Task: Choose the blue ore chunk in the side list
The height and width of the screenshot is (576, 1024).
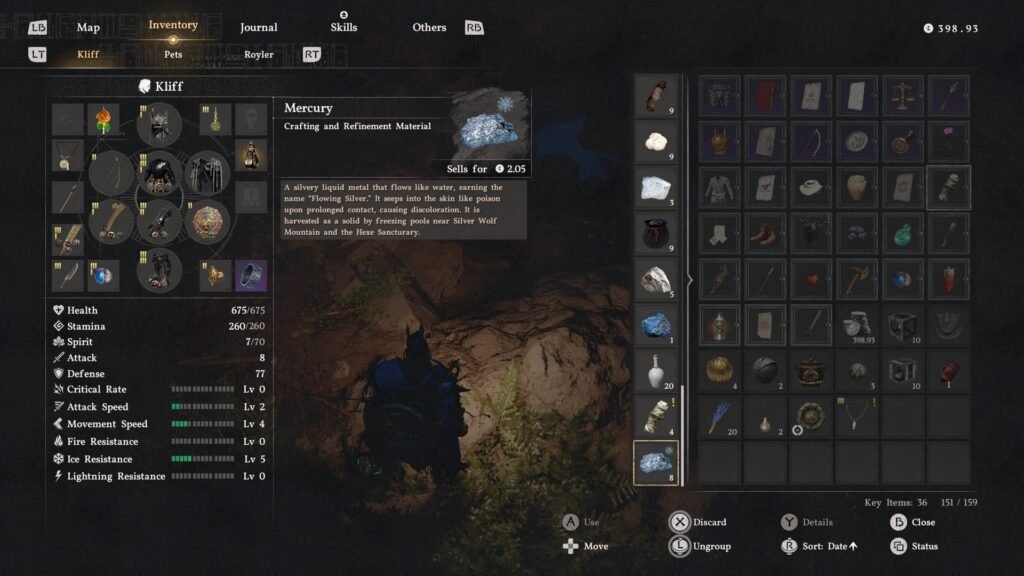Action: pos(657,324)
